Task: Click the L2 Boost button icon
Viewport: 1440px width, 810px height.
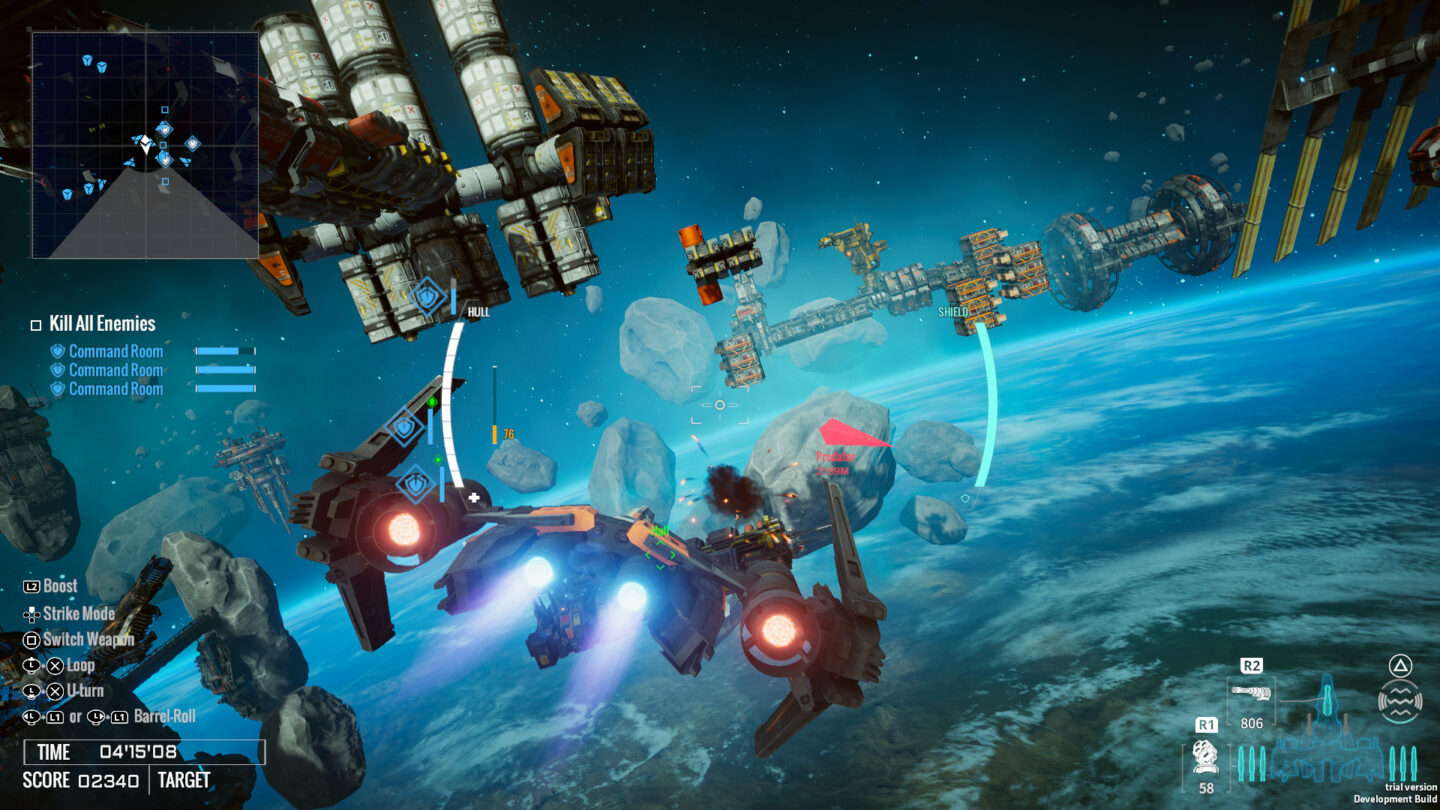Action: pyautogui.click(x=33, y=586)
